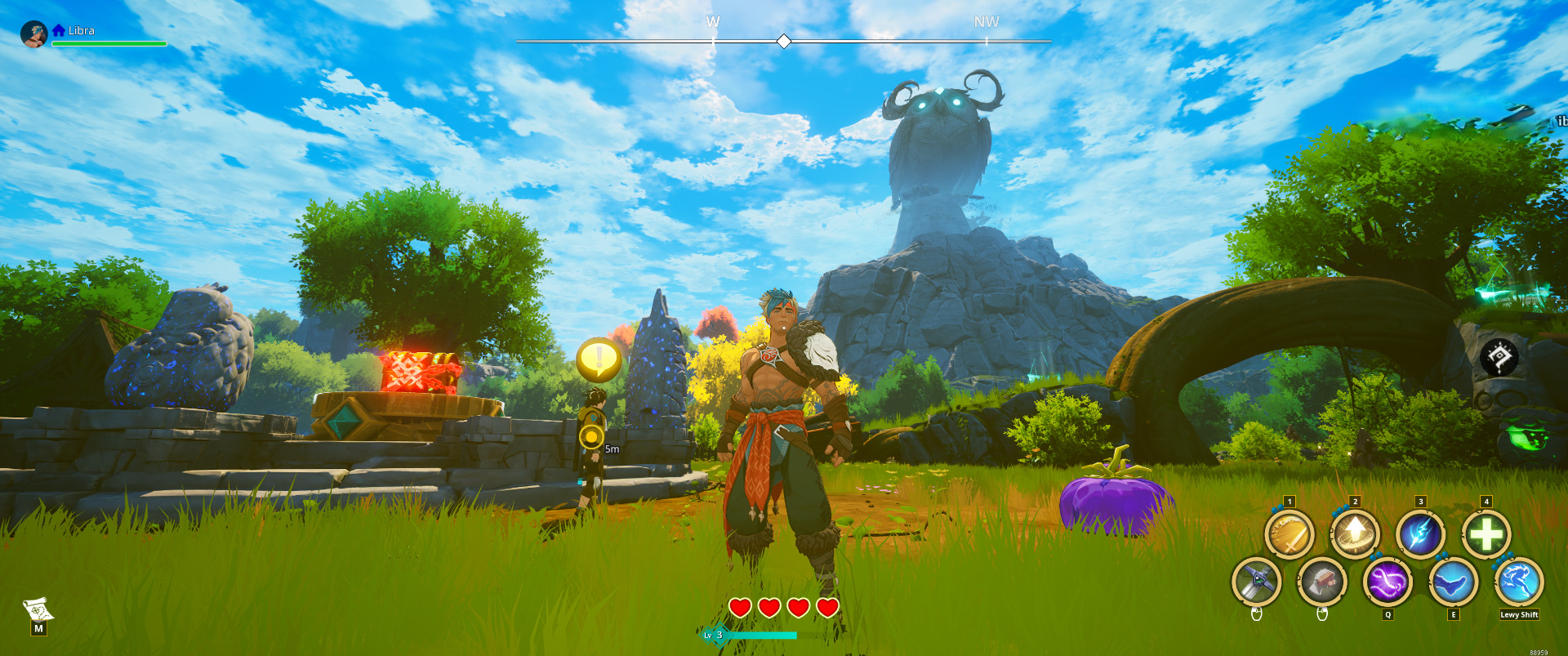
Task: Use the blue boot kick ability
Action: (x=1454, y=582)
